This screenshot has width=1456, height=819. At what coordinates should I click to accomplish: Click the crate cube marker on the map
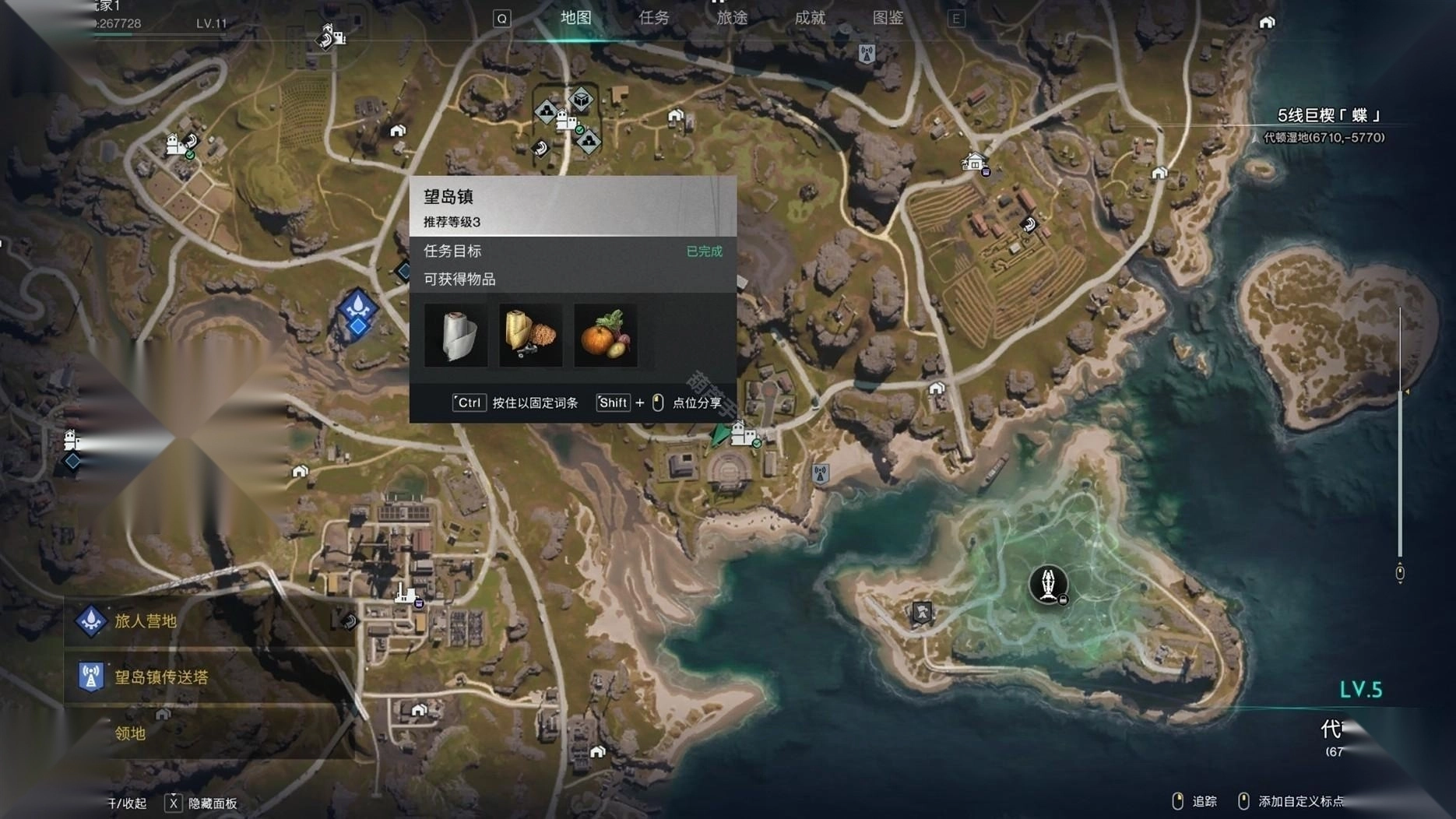(581, 100)
